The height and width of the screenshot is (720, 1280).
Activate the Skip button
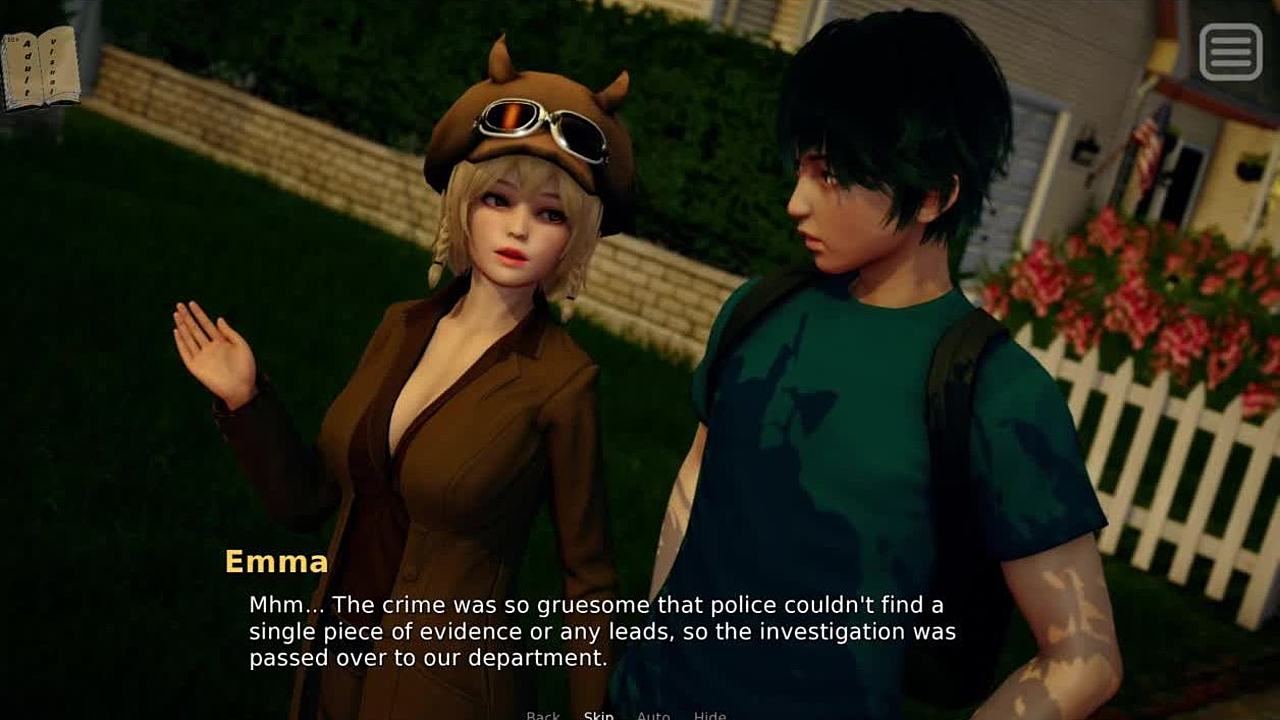[598, 714]
